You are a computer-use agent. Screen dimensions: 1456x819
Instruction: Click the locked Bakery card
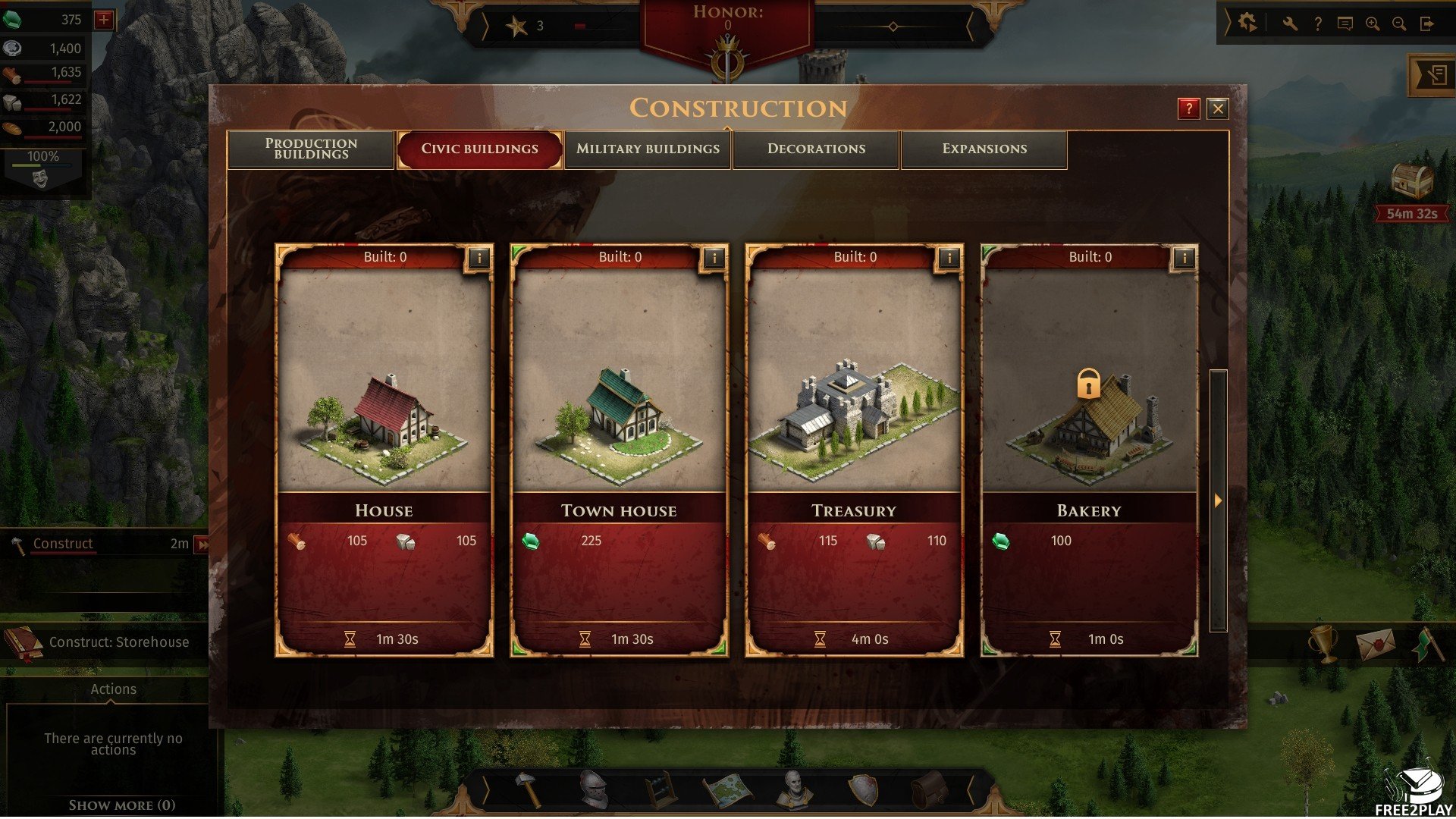pyautogui.click(x=1090, y=425)
